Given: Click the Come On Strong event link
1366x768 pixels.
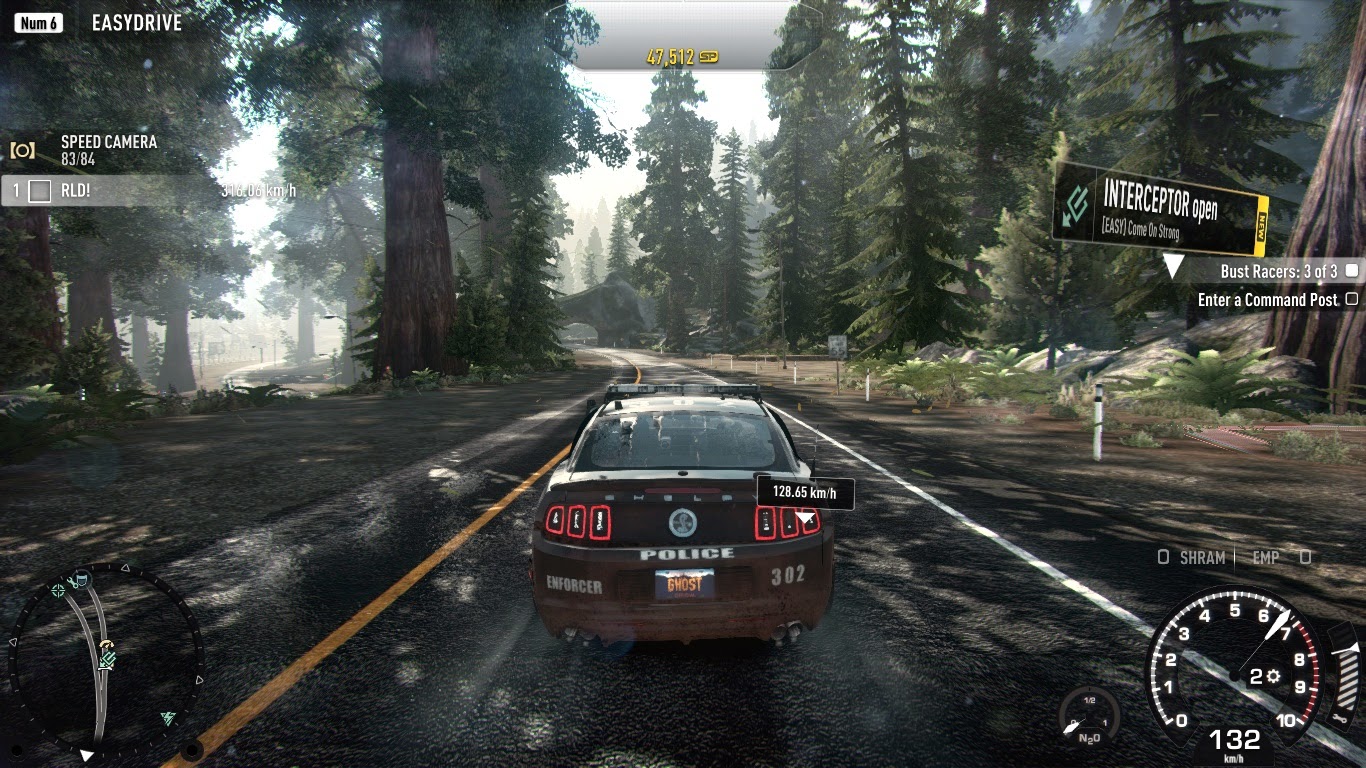Looking at the screenshot, I should 1142,227.
